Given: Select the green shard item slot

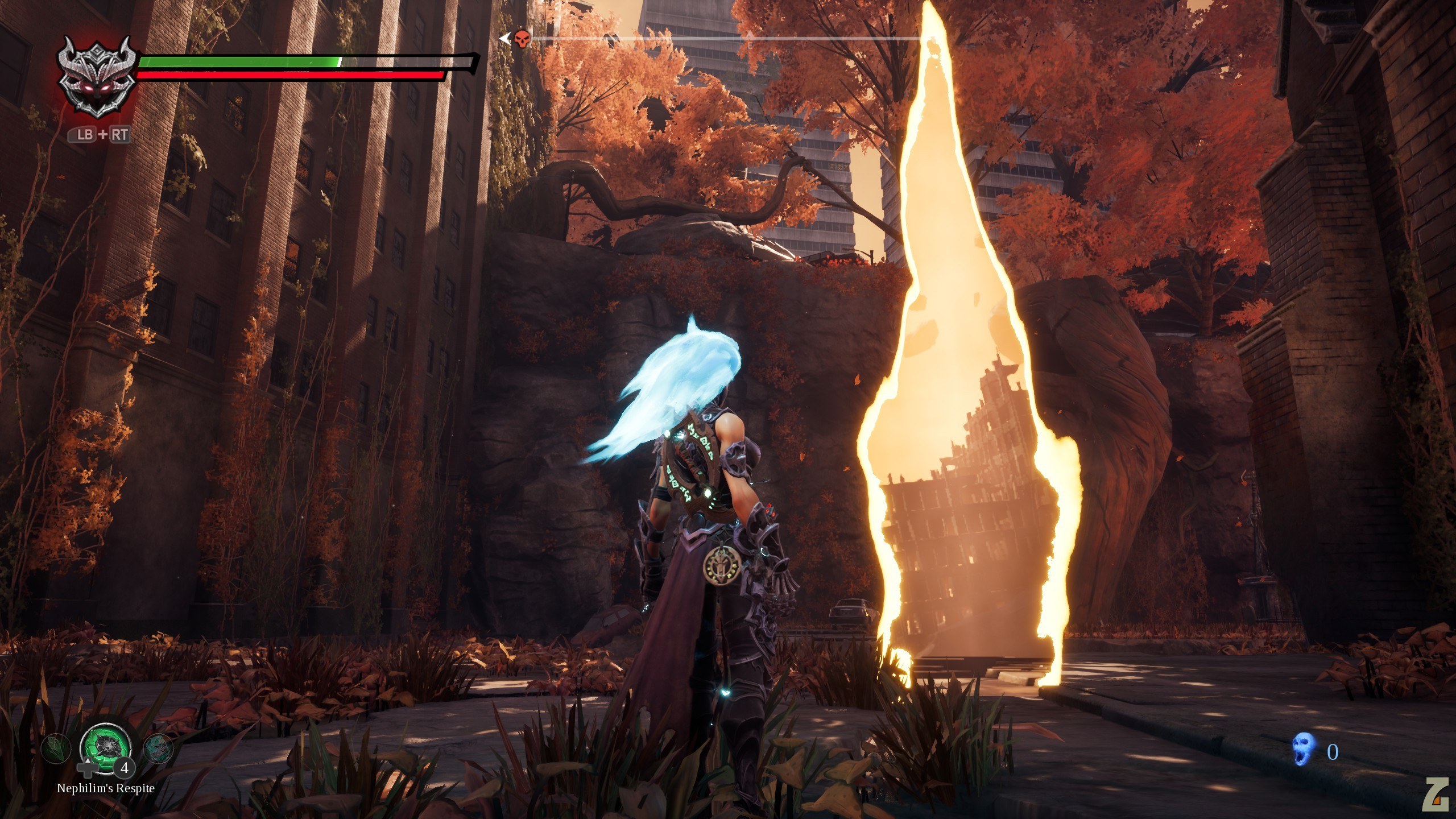Looking at the screenshot, I should pyautogui.click(x=56, y=749).
